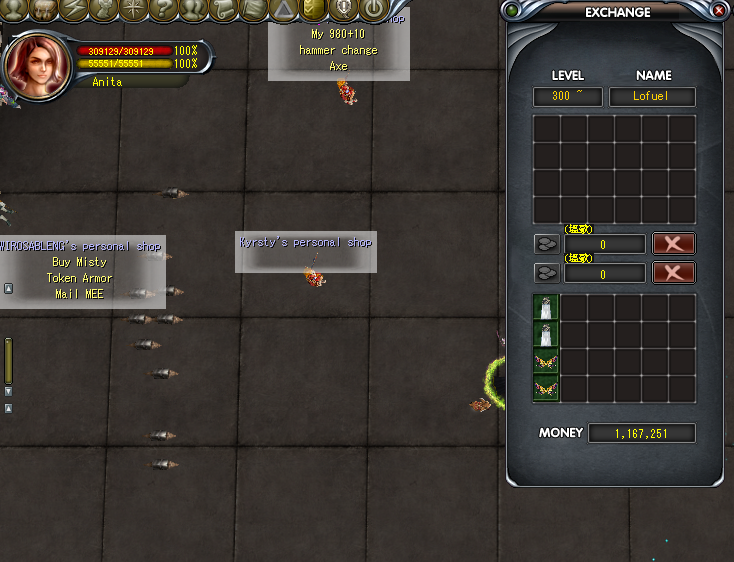Screen dimensions: 734x562
Task: Click Anita's character portrait
Action: (36, 64)
